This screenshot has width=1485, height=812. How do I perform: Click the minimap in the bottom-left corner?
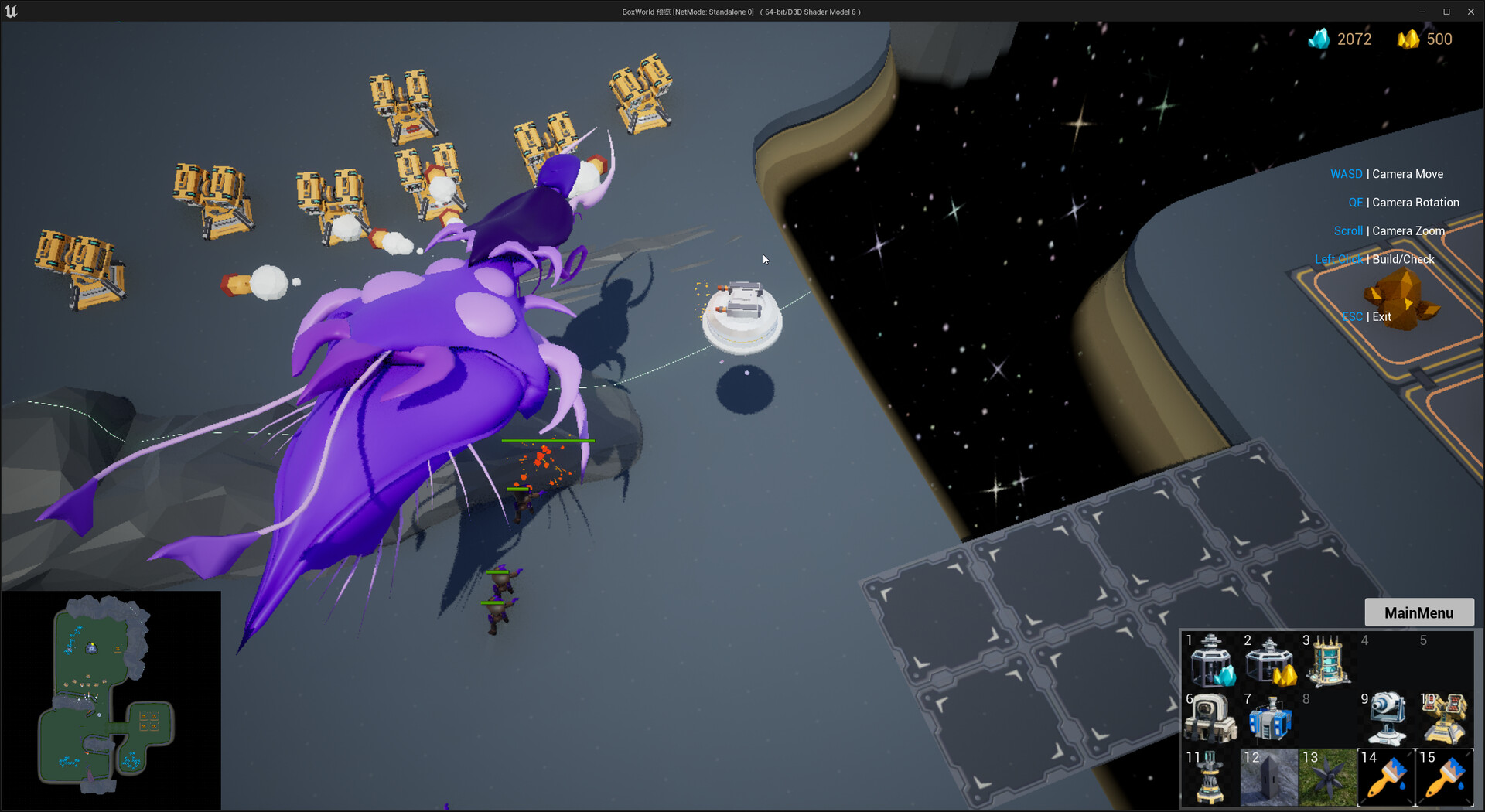pos(111,700)
